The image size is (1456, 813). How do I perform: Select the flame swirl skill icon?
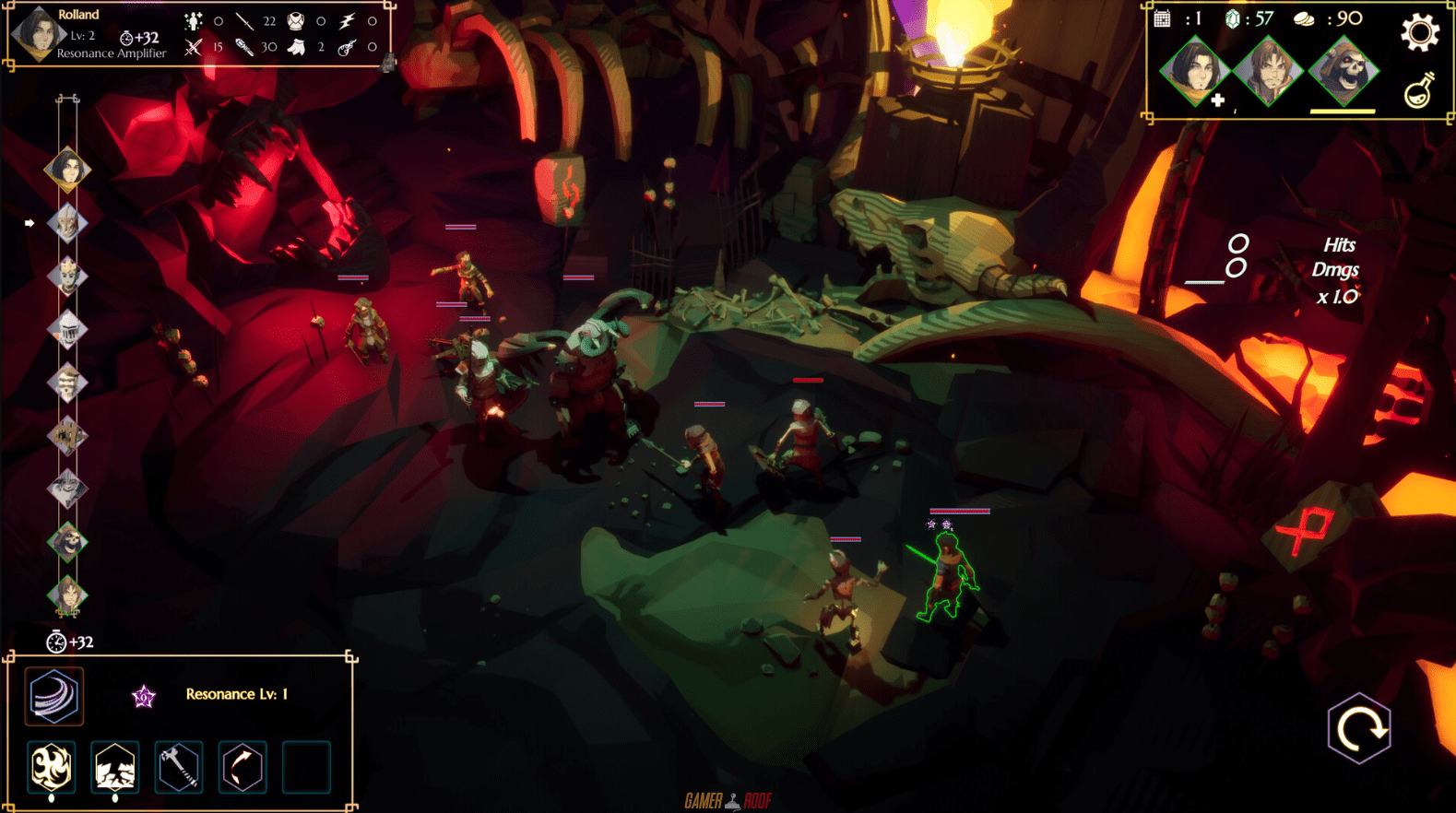(x=51, y=767)
